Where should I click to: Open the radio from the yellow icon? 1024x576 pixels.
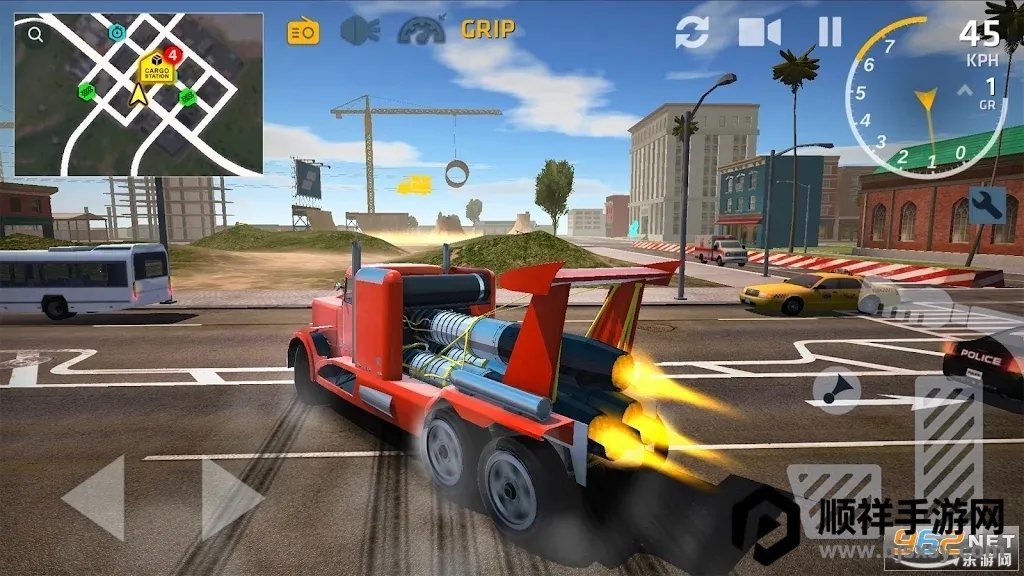tap(303, 32)
